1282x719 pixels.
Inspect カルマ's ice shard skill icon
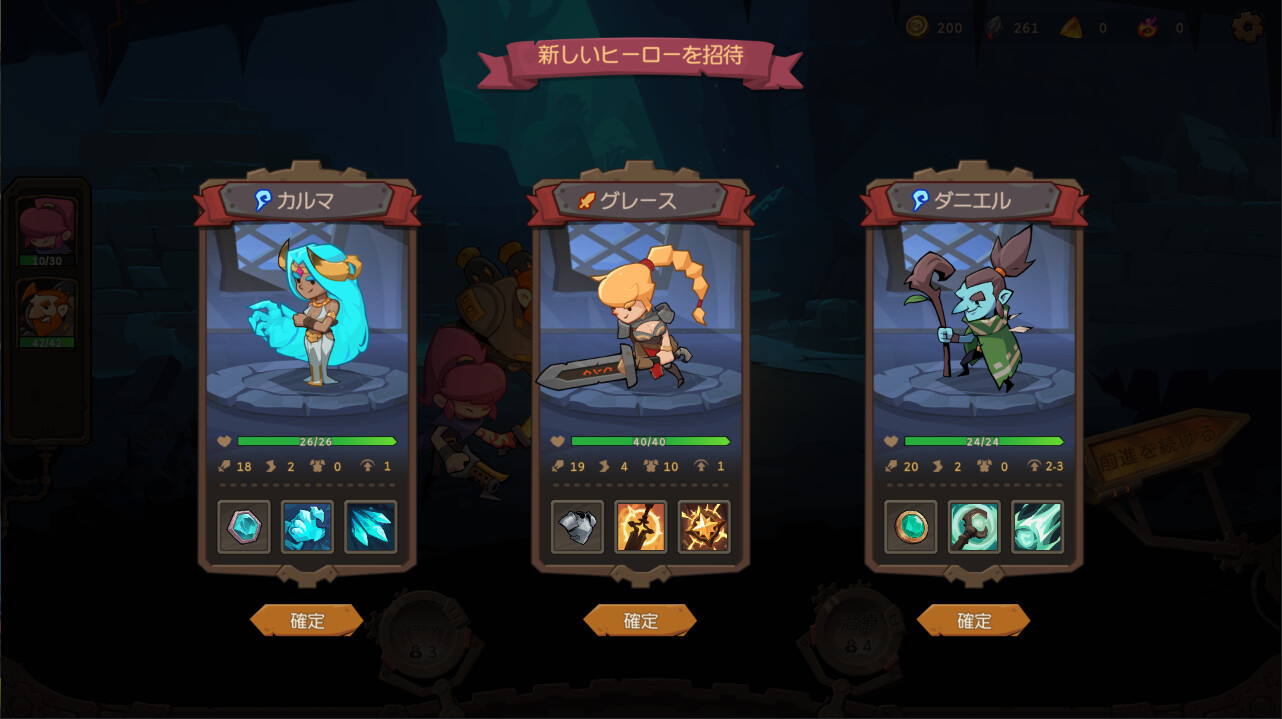371,527
